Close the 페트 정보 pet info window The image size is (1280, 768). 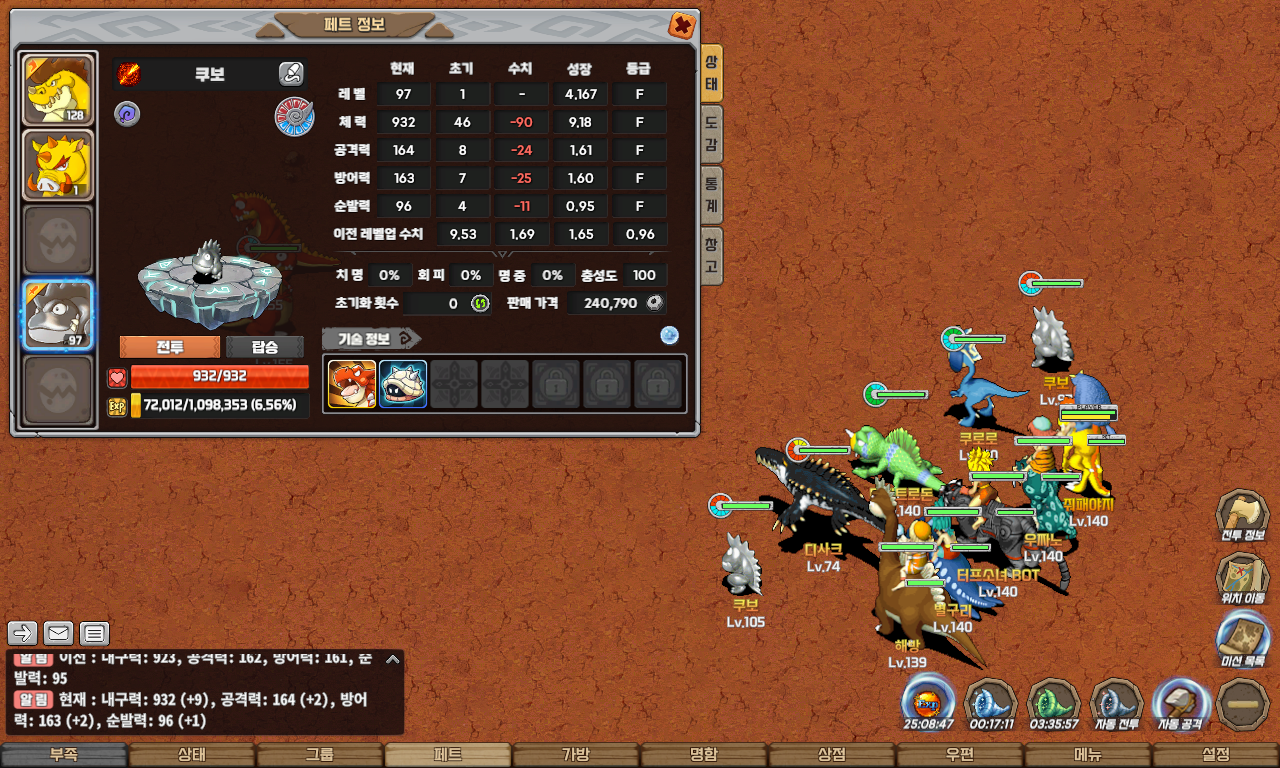point(681,25)
